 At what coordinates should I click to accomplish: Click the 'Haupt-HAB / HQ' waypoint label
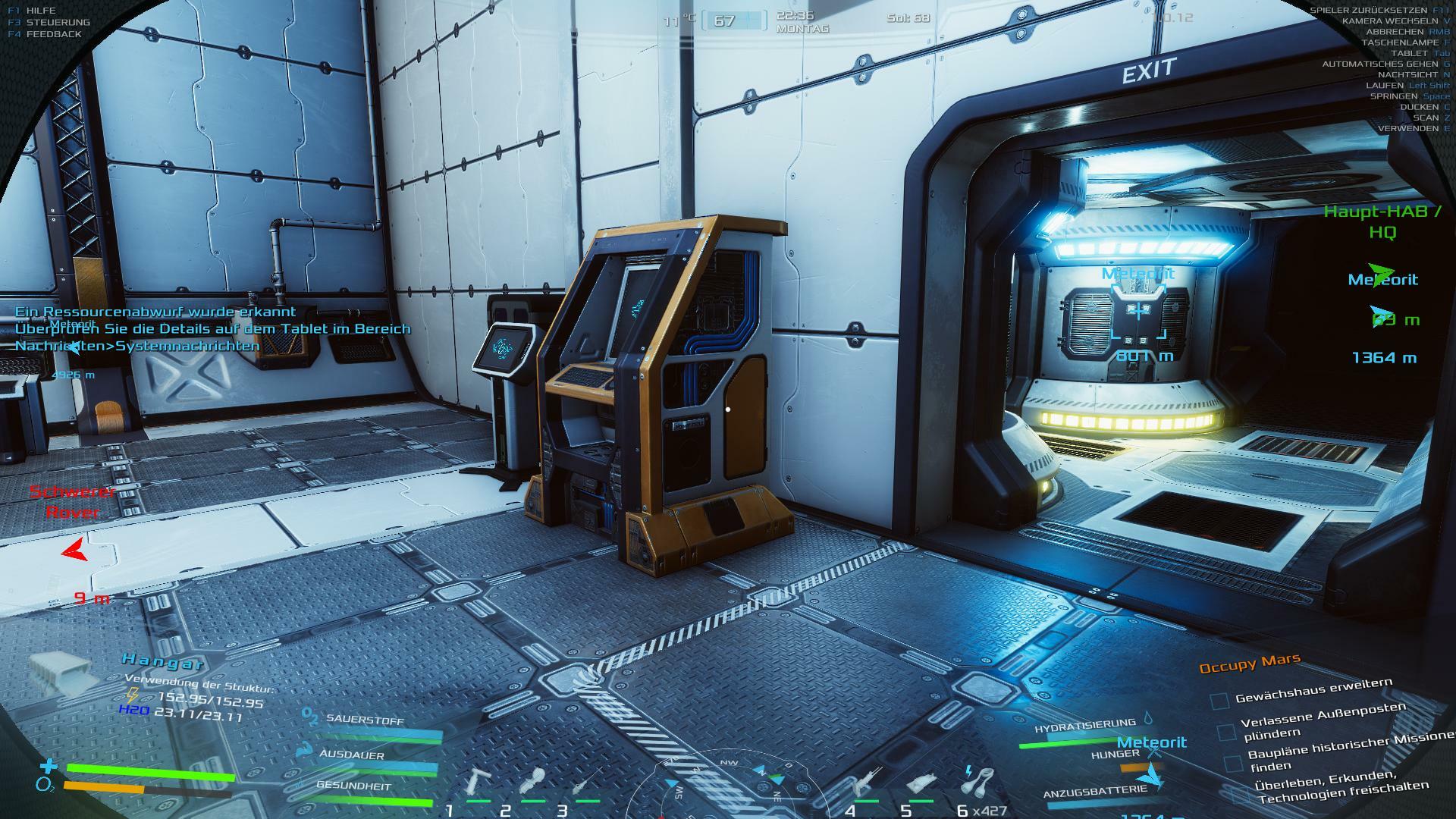coord(1382,221)
